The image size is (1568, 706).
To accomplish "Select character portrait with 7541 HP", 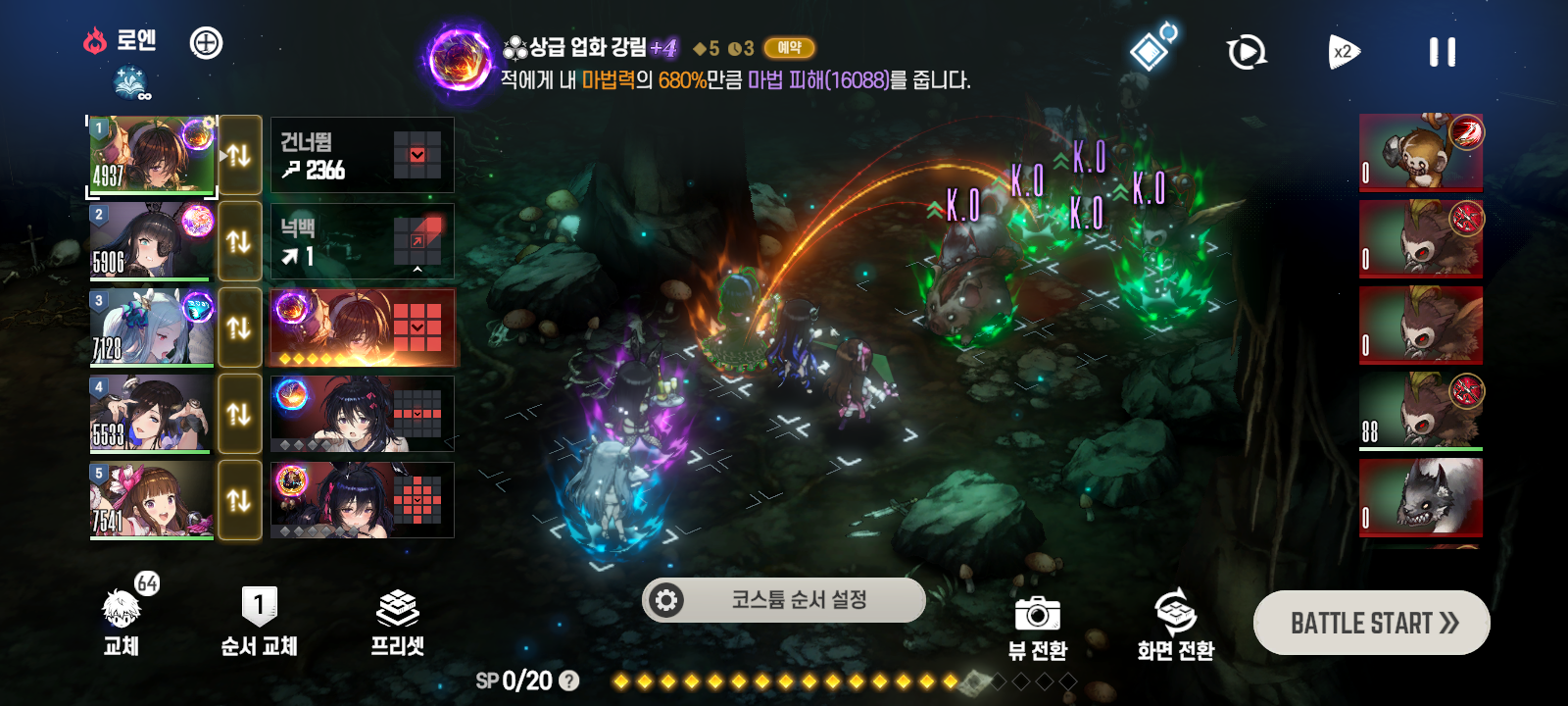I will pos(152,500).
